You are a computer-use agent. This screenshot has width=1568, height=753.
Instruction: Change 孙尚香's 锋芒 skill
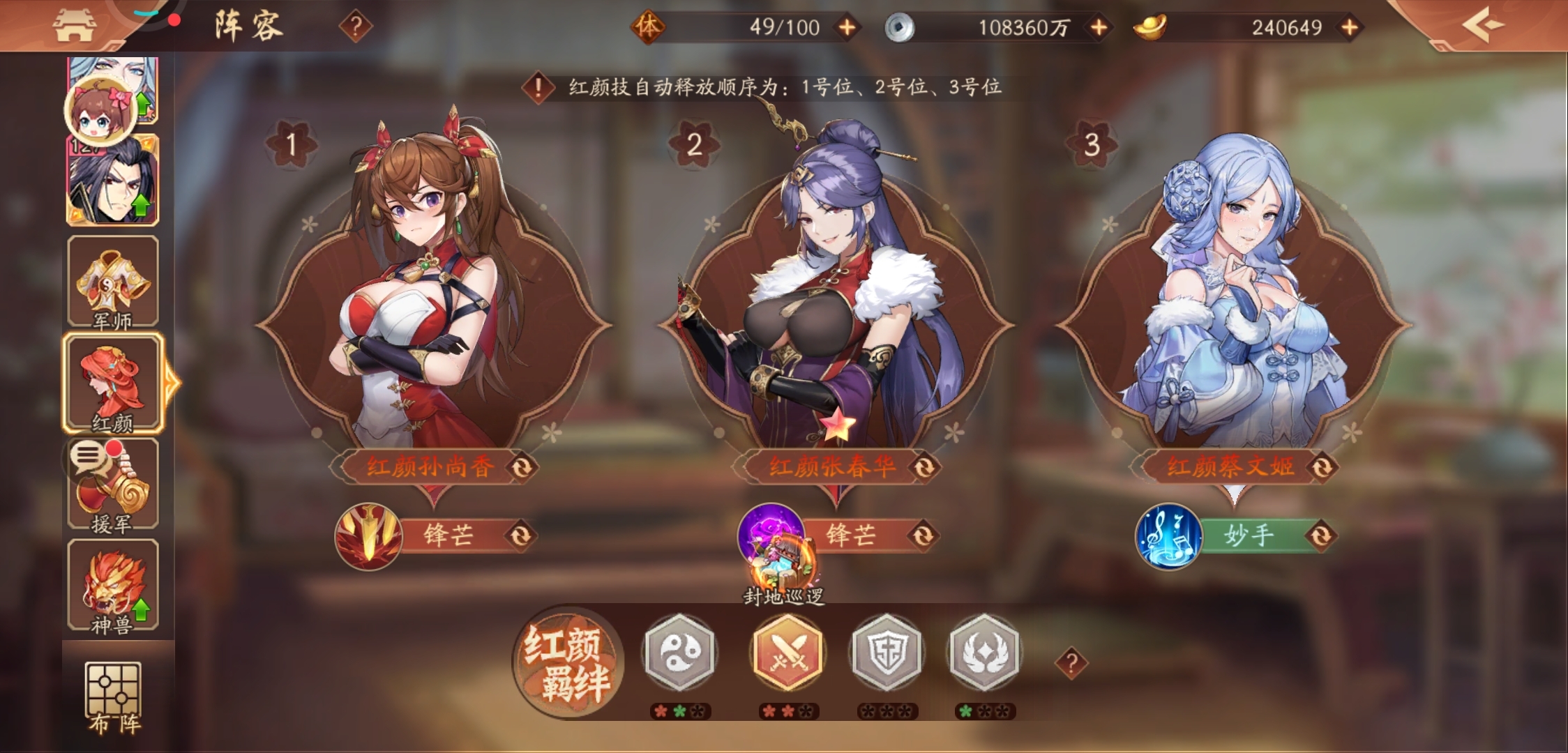coord(520,535)
